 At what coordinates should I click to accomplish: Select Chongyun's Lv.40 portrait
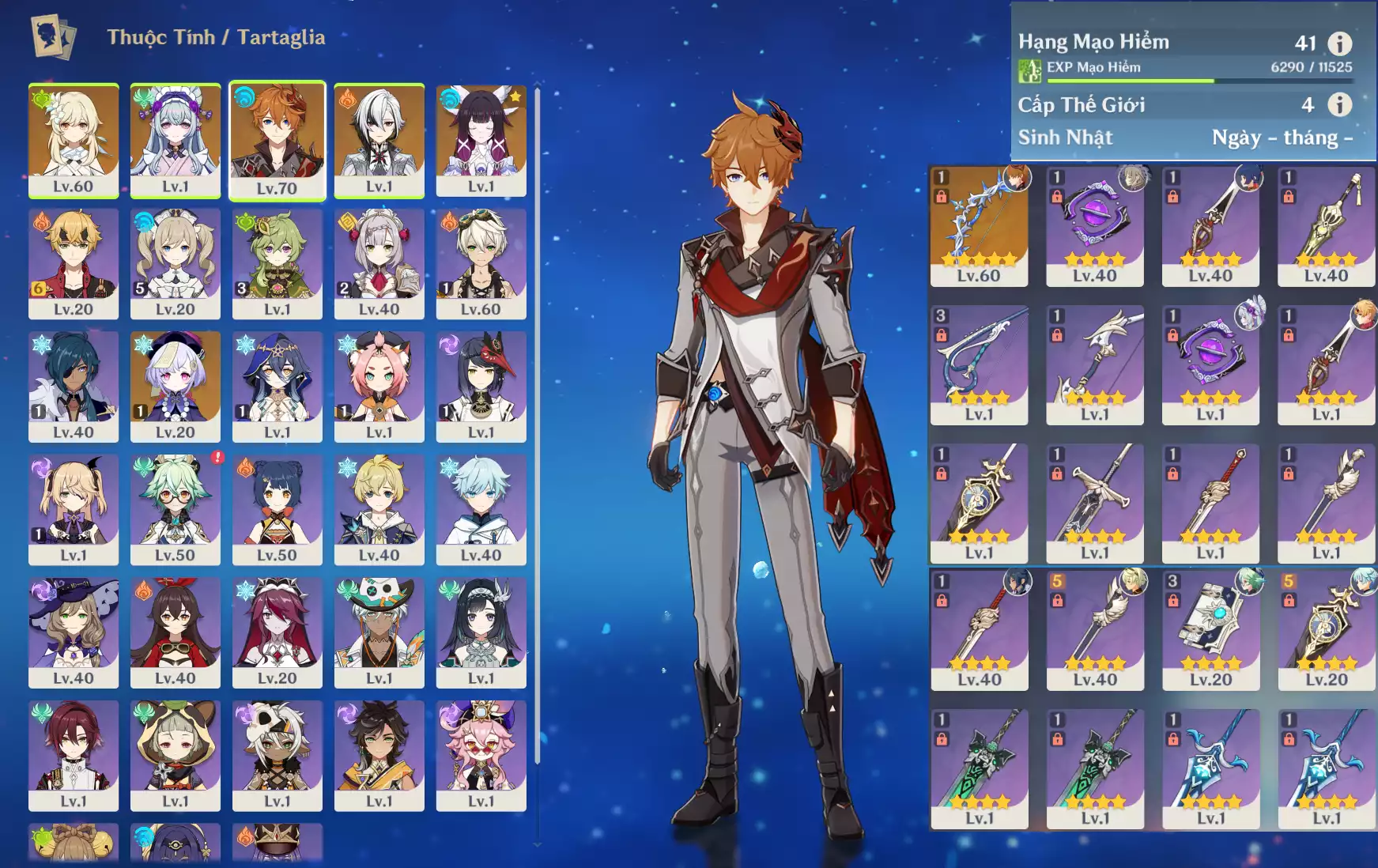pos(481,509)
